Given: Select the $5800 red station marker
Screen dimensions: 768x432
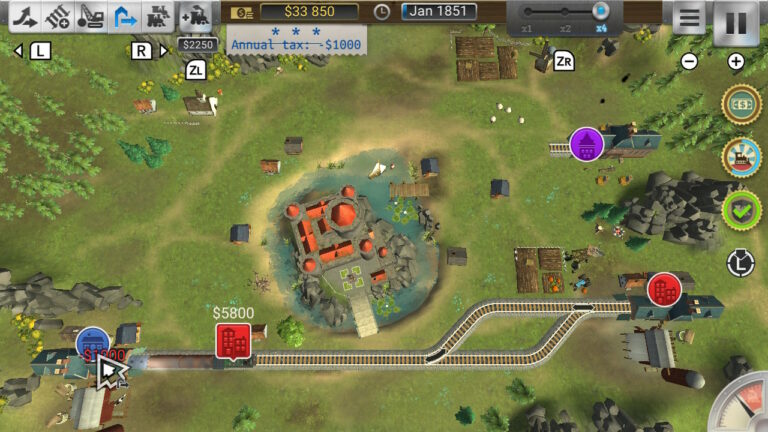Looking at the screenshot, I should pos(233,341).
